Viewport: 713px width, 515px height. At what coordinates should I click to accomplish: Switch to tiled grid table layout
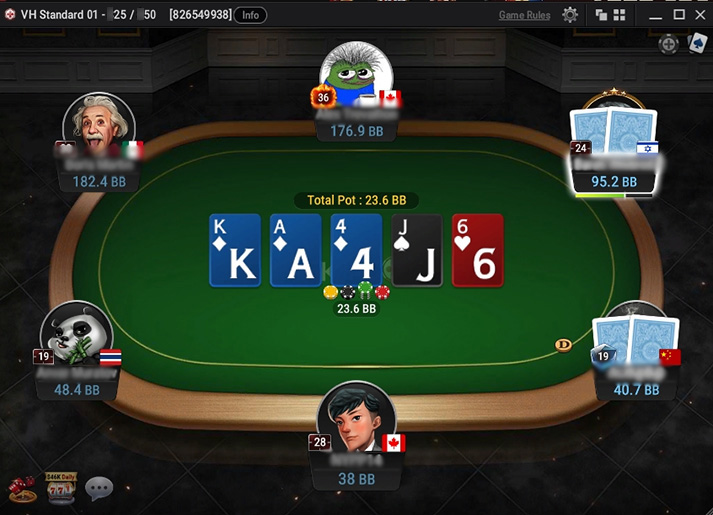click(619, 15)
